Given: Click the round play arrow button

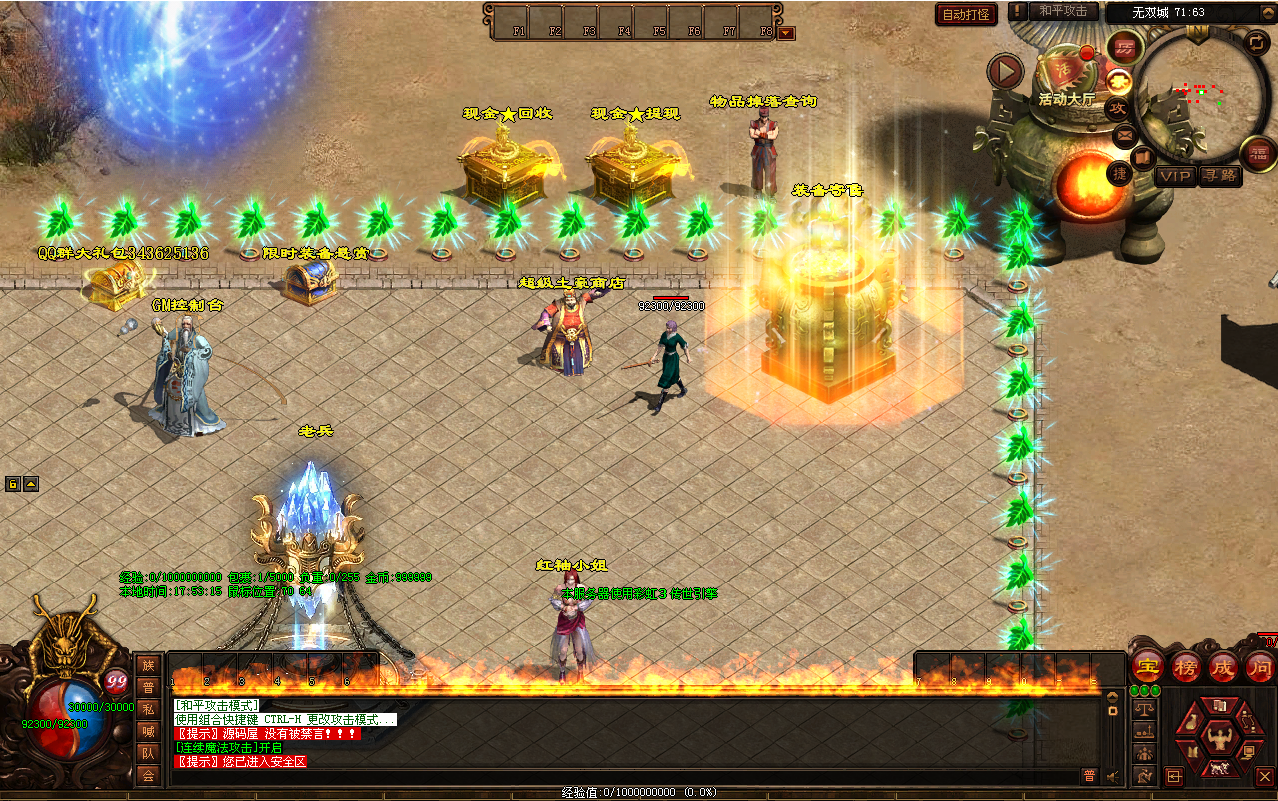Looking at the screenshot, I should 1005,71.
